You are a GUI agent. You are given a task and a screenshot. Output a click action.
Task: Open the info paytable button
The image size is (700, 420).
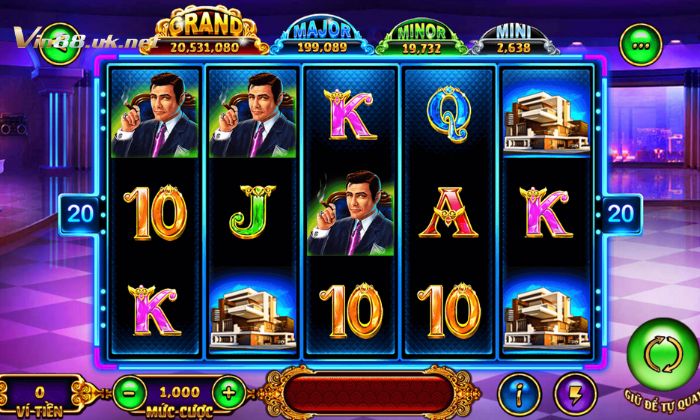pos(519,392)
